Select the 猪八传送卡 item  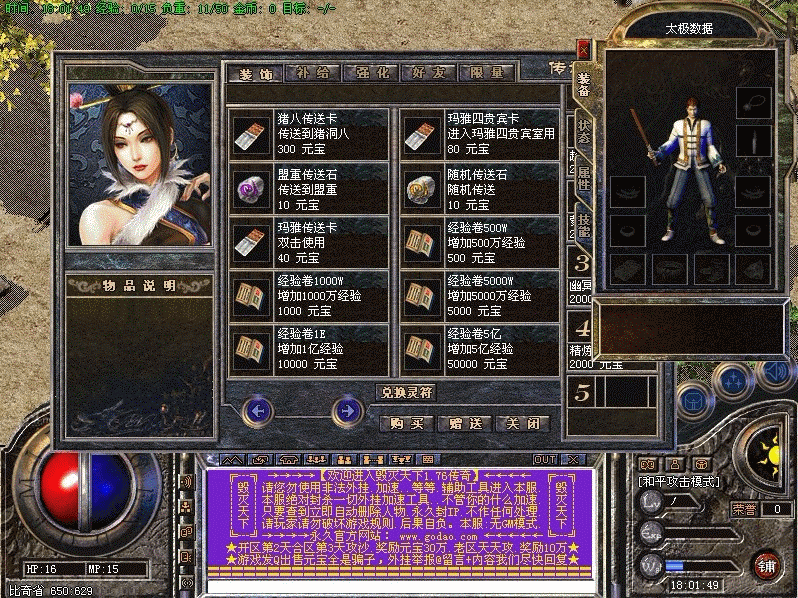pyautogui.click(x=308, y=134)
